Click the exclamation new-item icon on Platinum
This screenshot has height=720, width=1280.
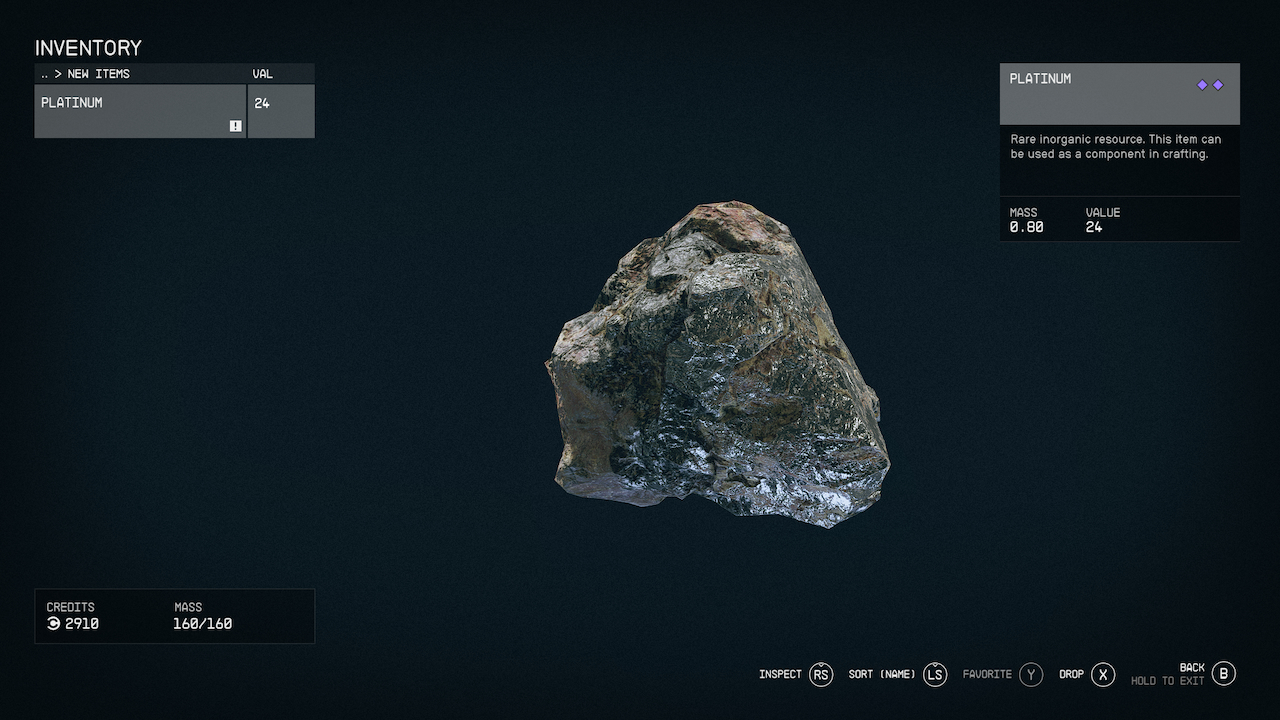pos(234,126)
